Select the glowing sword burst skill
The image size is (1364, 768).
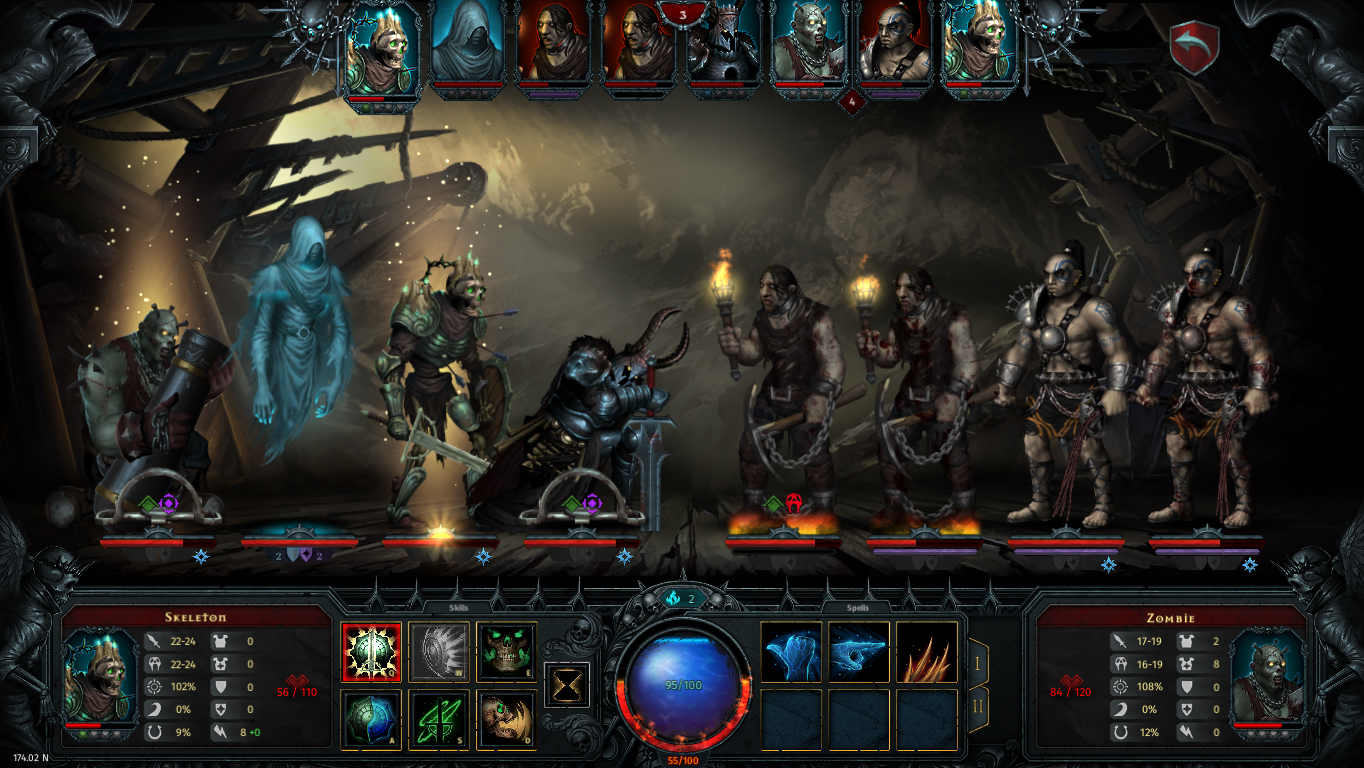371,652
